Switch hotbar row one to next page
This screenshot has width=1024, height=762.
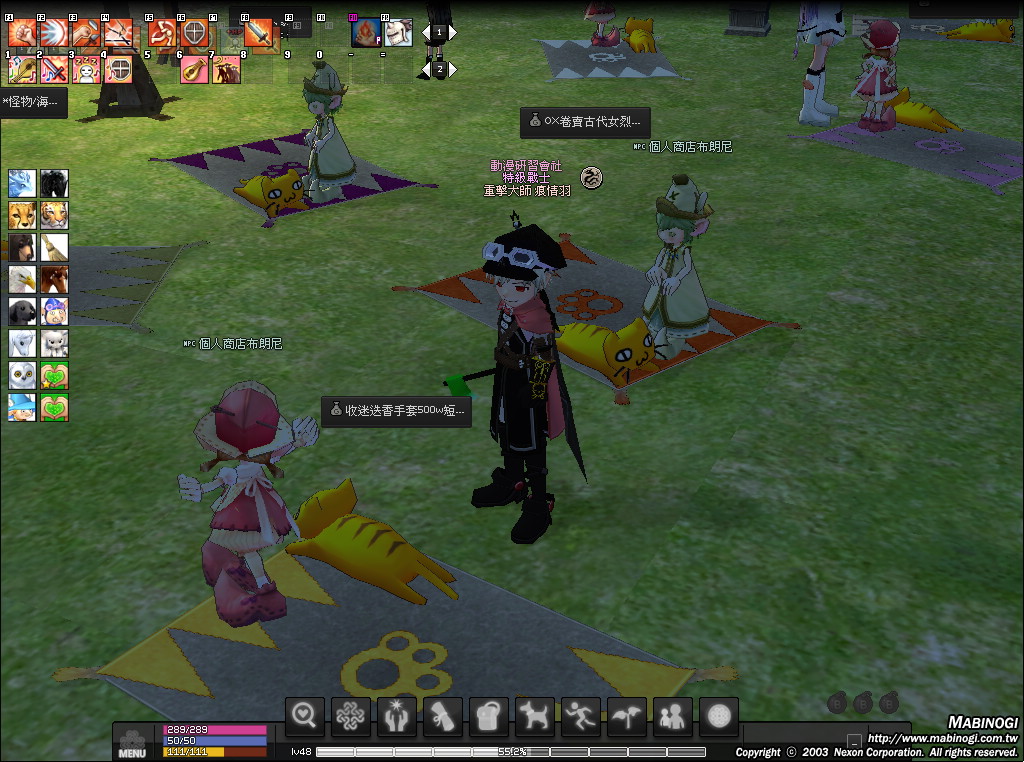pyautogui.click(x=453, y=32)
